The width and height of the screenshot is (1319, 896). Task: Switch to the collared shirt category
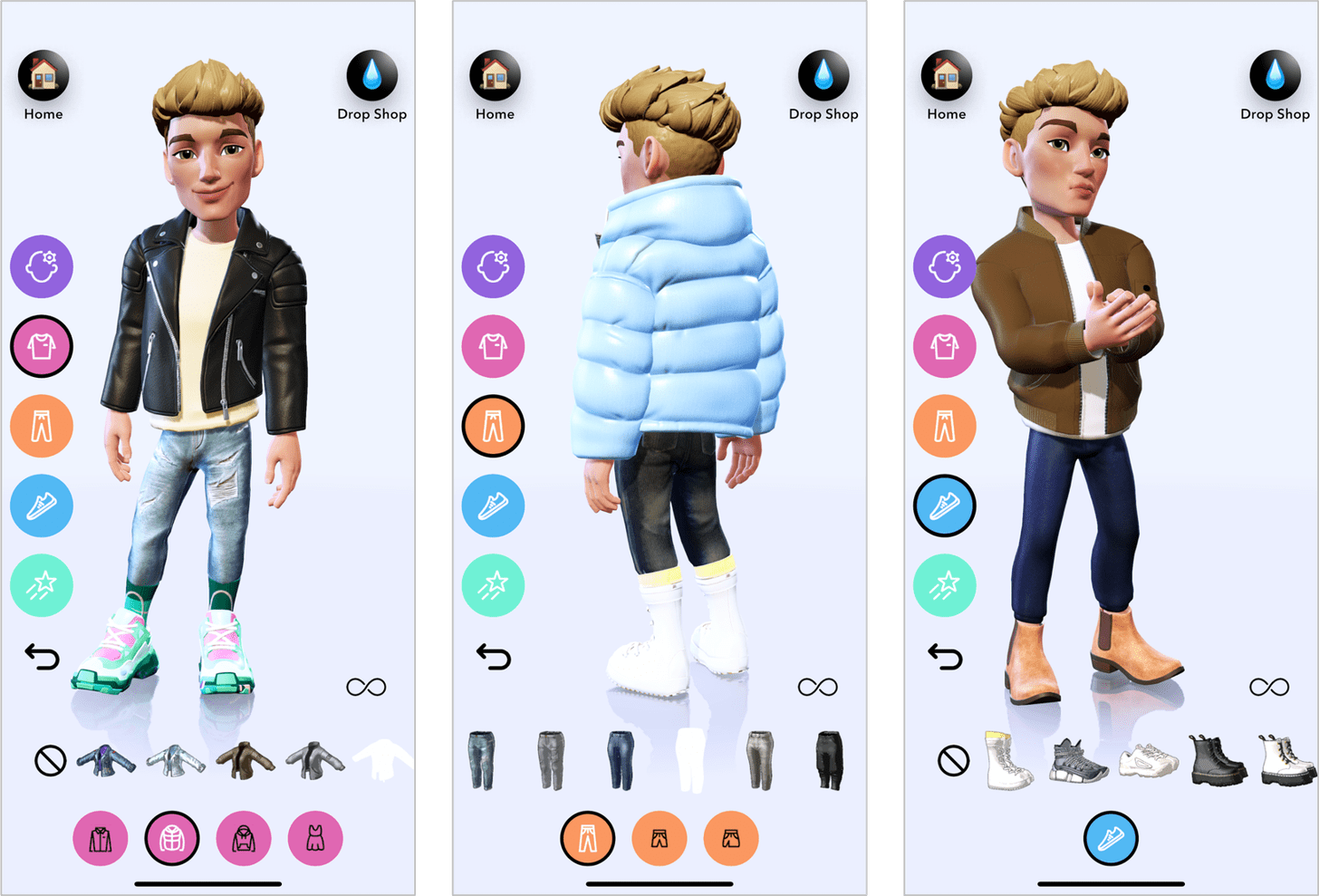coord(101,838)
